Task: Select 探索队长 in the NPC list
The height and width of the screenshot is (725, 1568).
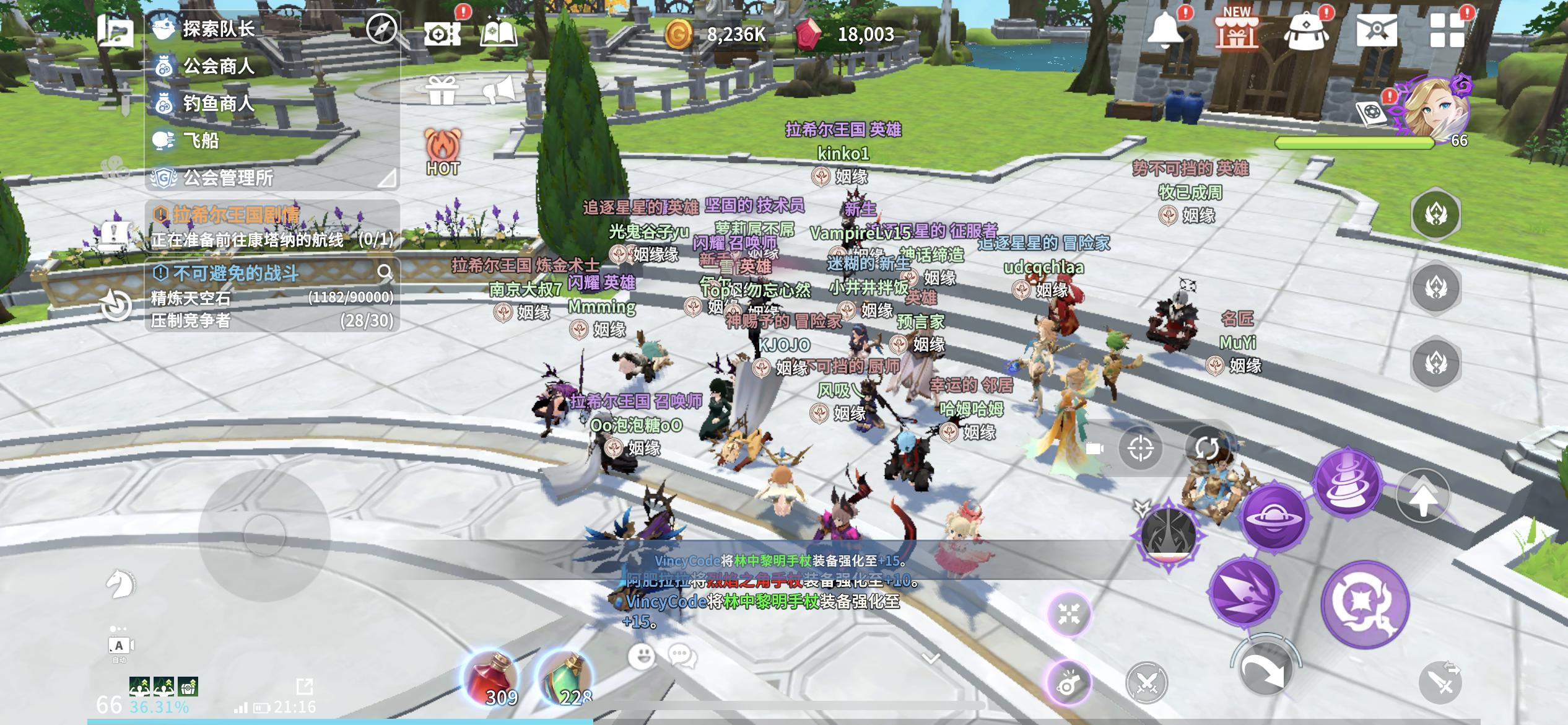Action: (218, 29)
